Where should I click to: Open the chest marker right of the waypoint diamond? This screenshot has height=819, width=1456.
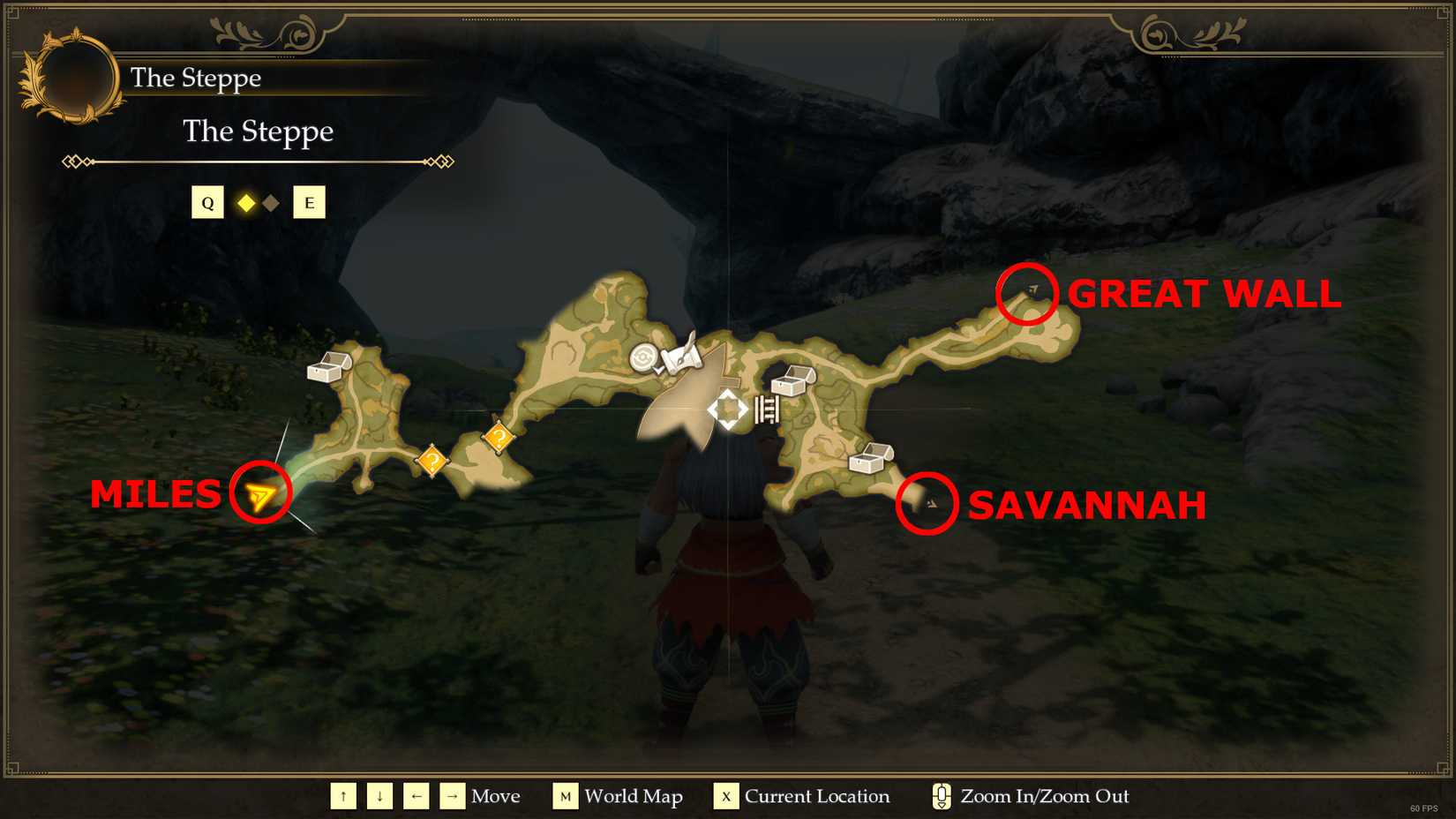tap(792, 383)
